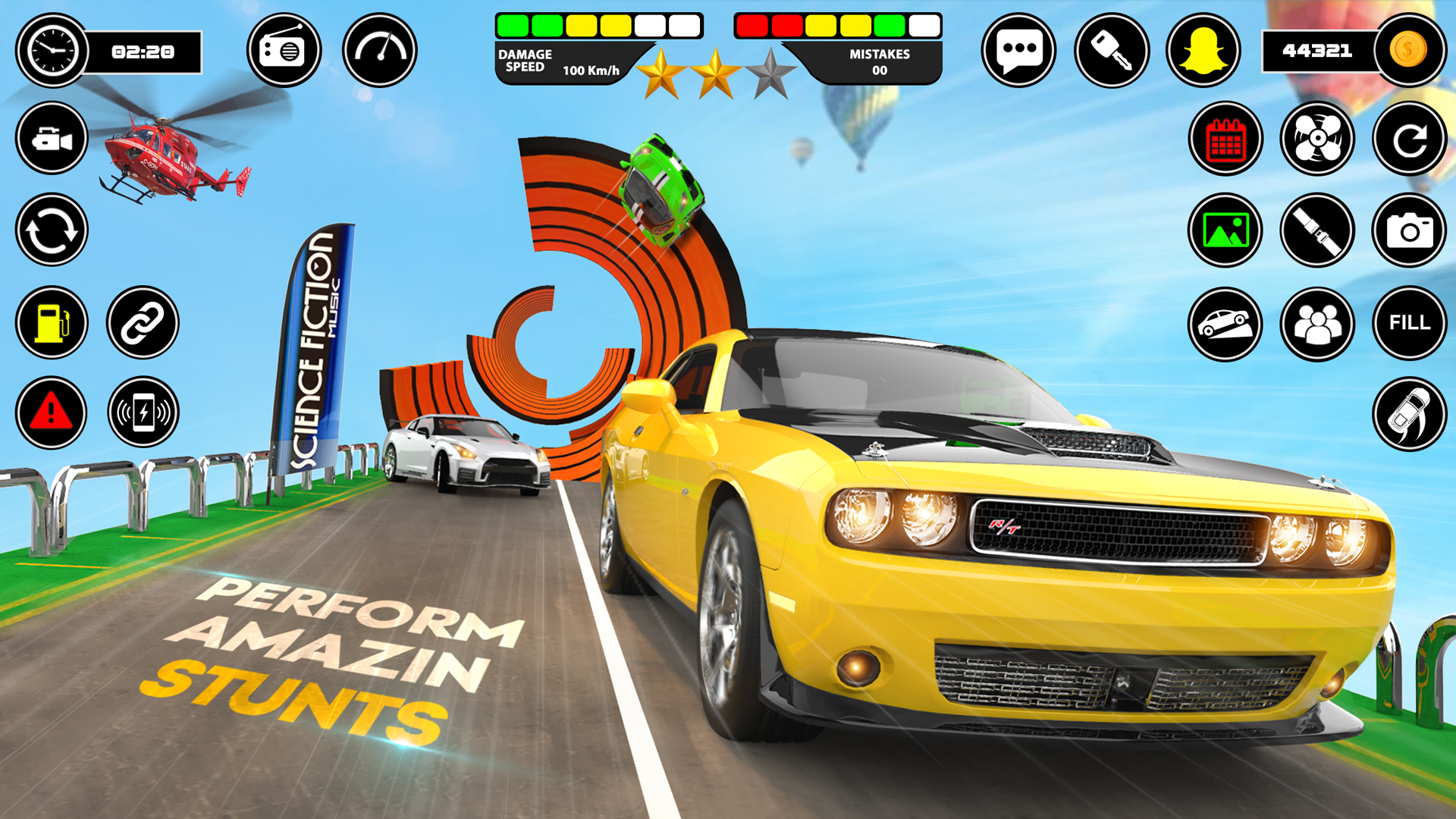Screen dimensions: 1456x819
Task: Toggle the video recording camera
Action: tap(50, 138)
